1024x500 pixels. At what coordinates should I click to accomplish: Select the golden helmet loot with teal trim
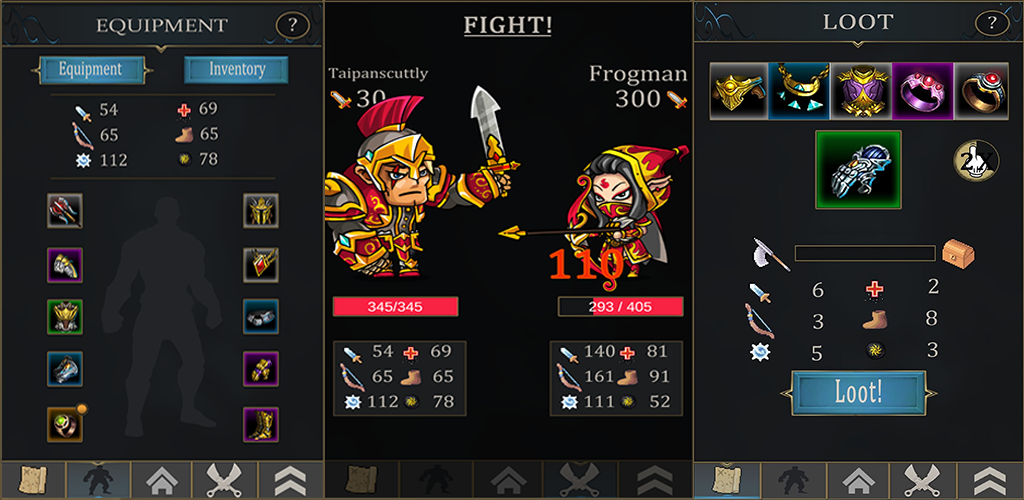click(x=738, y=89)
